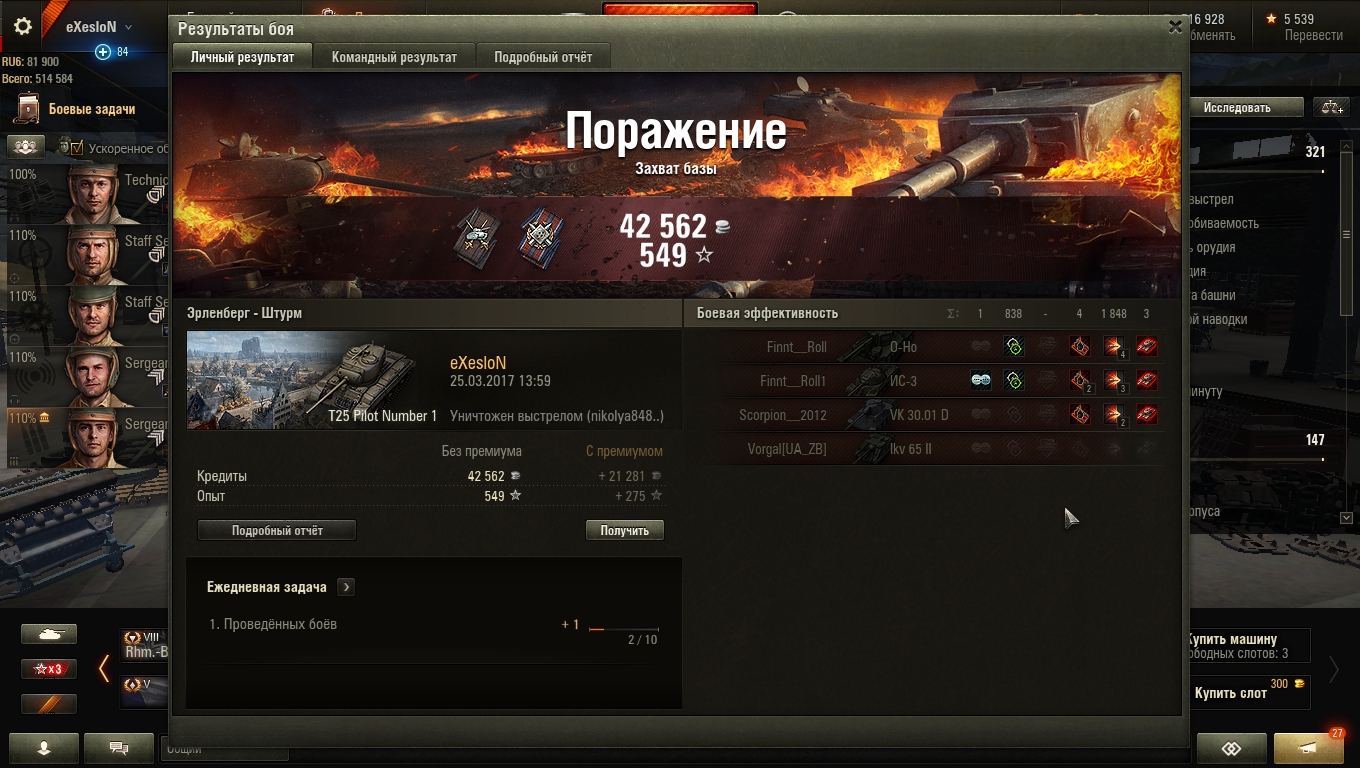Open the eXesloN player name dropdown
Screen dimensions: 1360x768
click(99, 27)
